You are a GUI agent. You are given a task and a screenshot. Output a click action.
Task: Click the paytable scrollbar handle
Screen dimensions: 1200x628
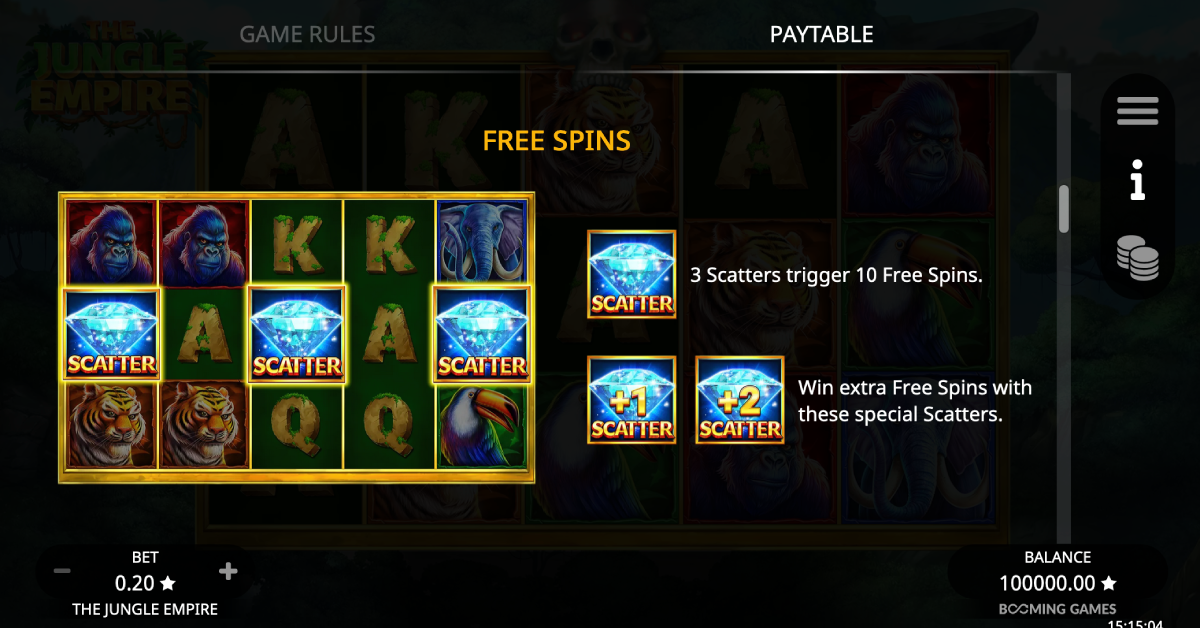1063,208
